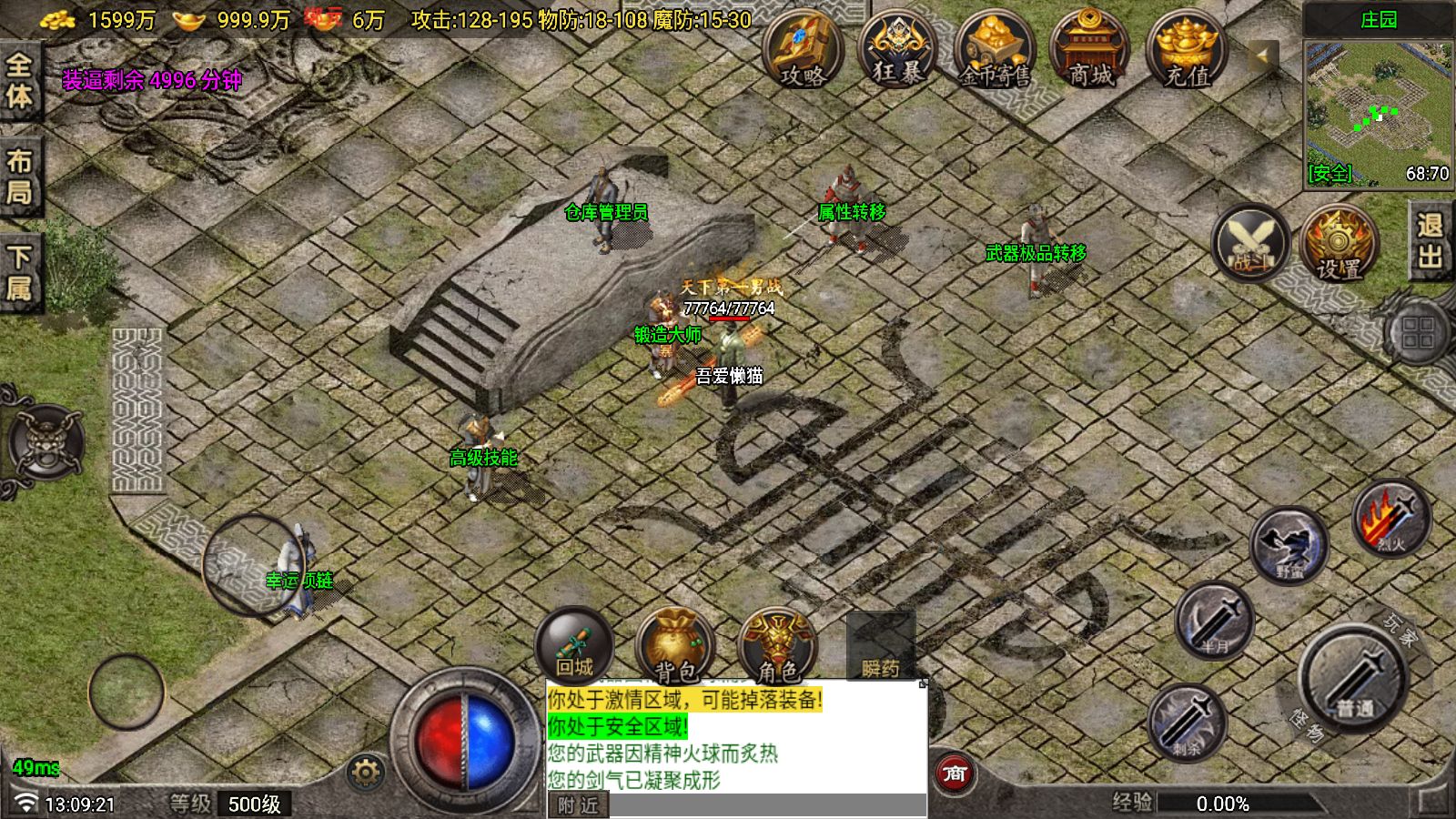Select the 全体 button
Image resolution: width=1456 pixels, height=819 pixels.
point(20,80)
